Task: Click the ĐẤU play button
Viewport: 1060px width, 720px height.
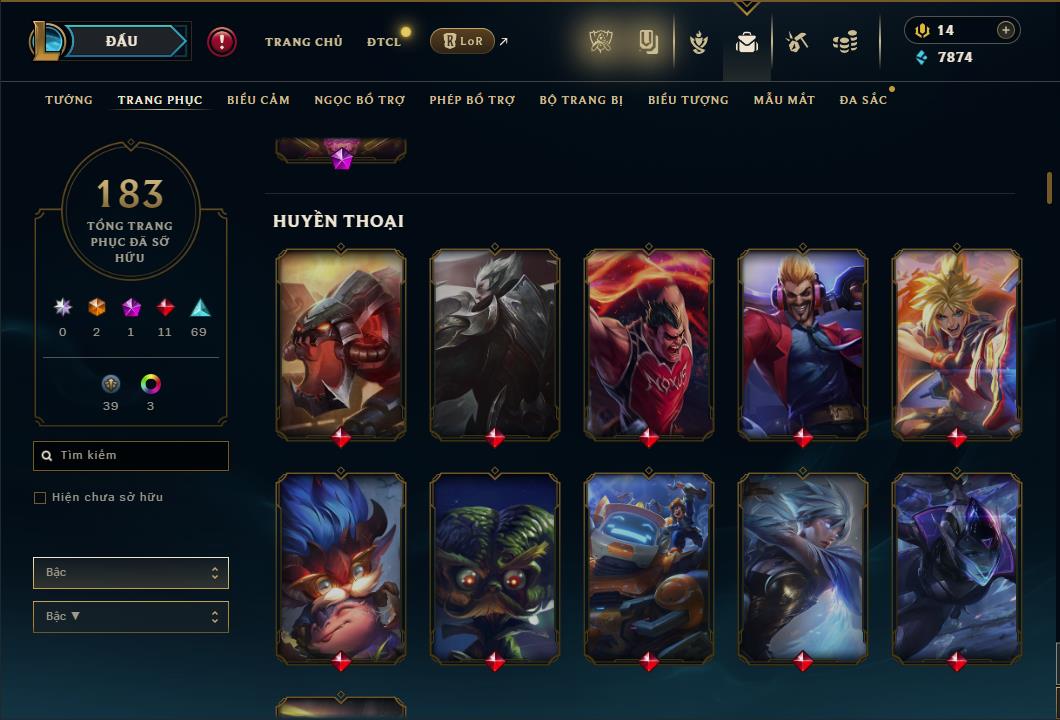Action: pyautogui.click(x=122, y=41)
